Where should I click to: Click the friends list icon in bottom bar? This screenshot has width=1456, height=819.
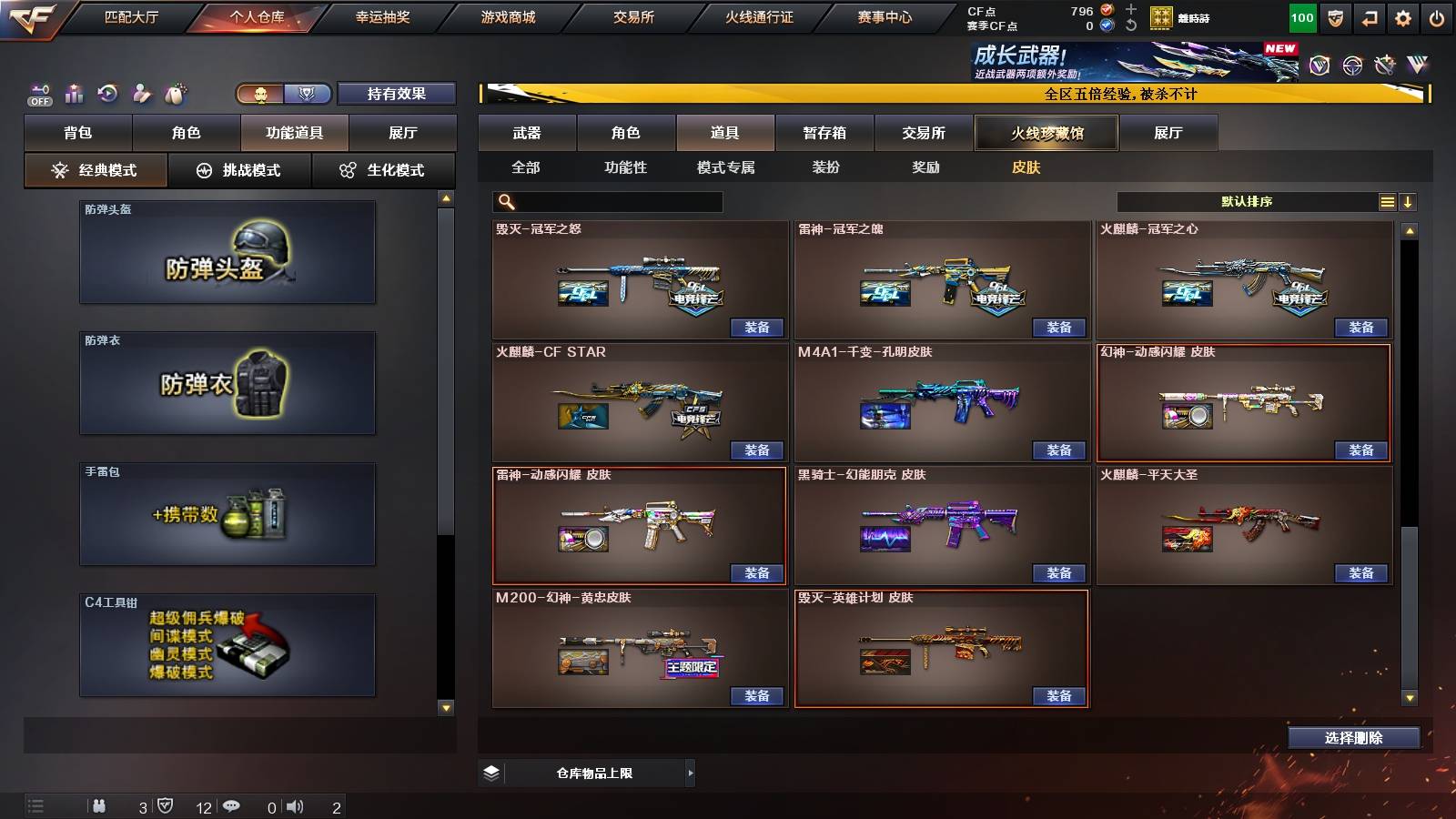100,805
